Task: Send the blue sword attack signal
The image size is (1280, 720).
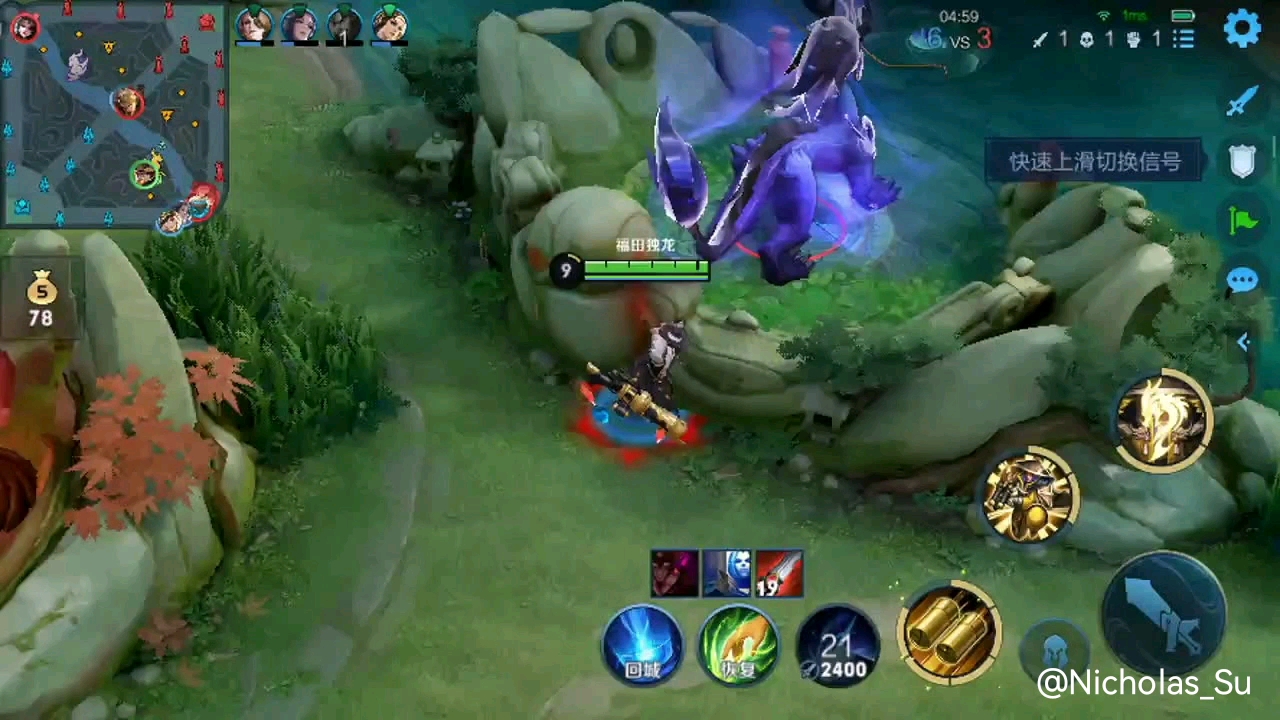Action: click(x=1242, y=100)
